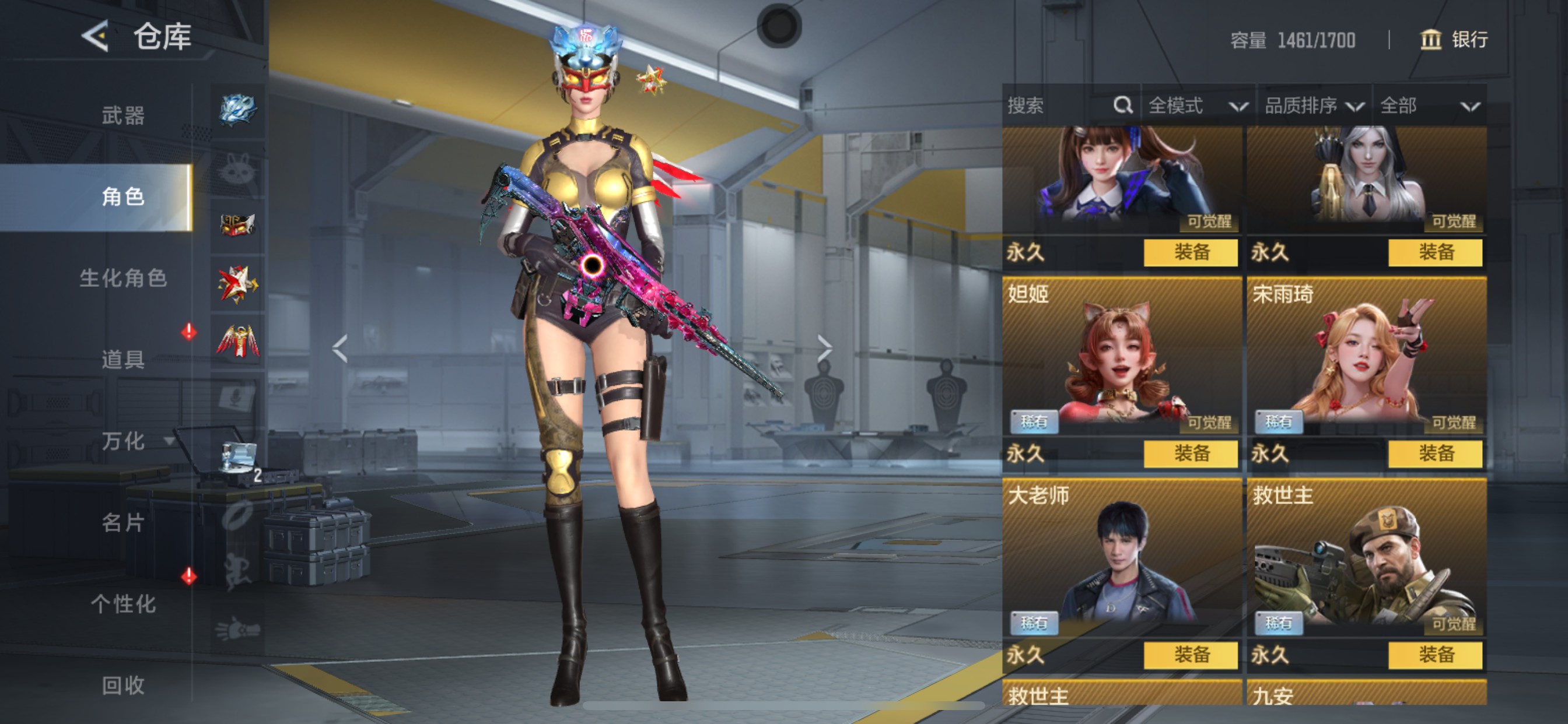
Task: Select the 生化角色 category tab
Action: tap(123, 278)
